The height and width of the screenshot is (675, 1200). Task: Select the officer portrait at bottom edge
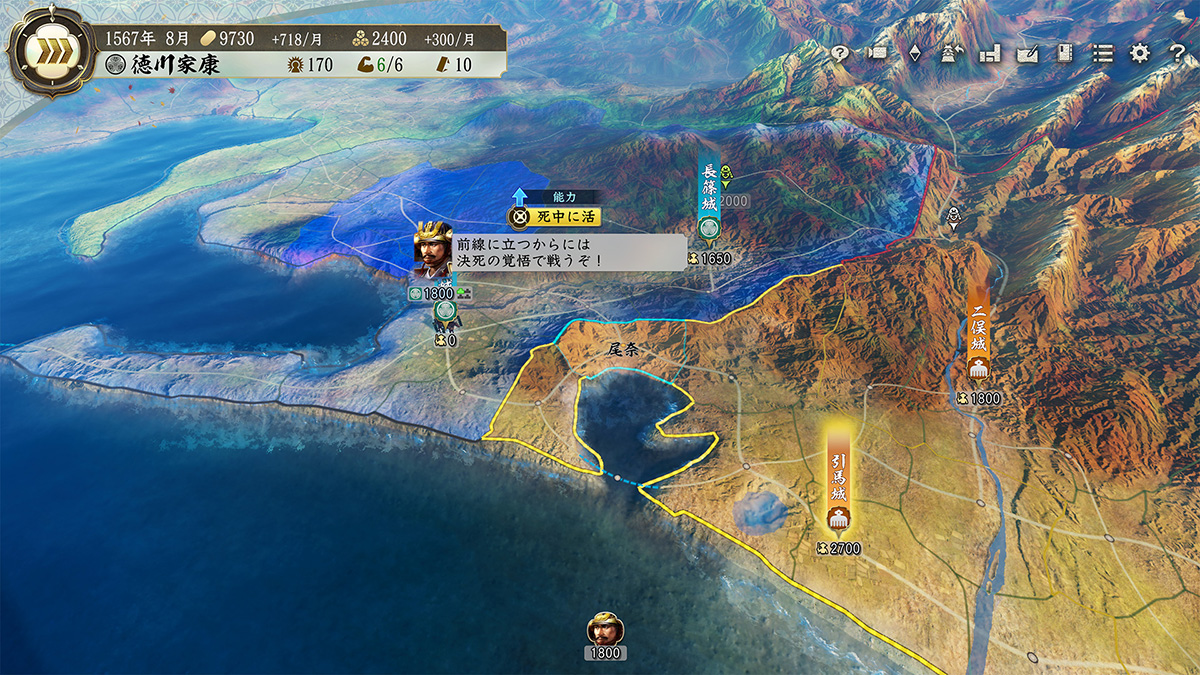point(605,629)
